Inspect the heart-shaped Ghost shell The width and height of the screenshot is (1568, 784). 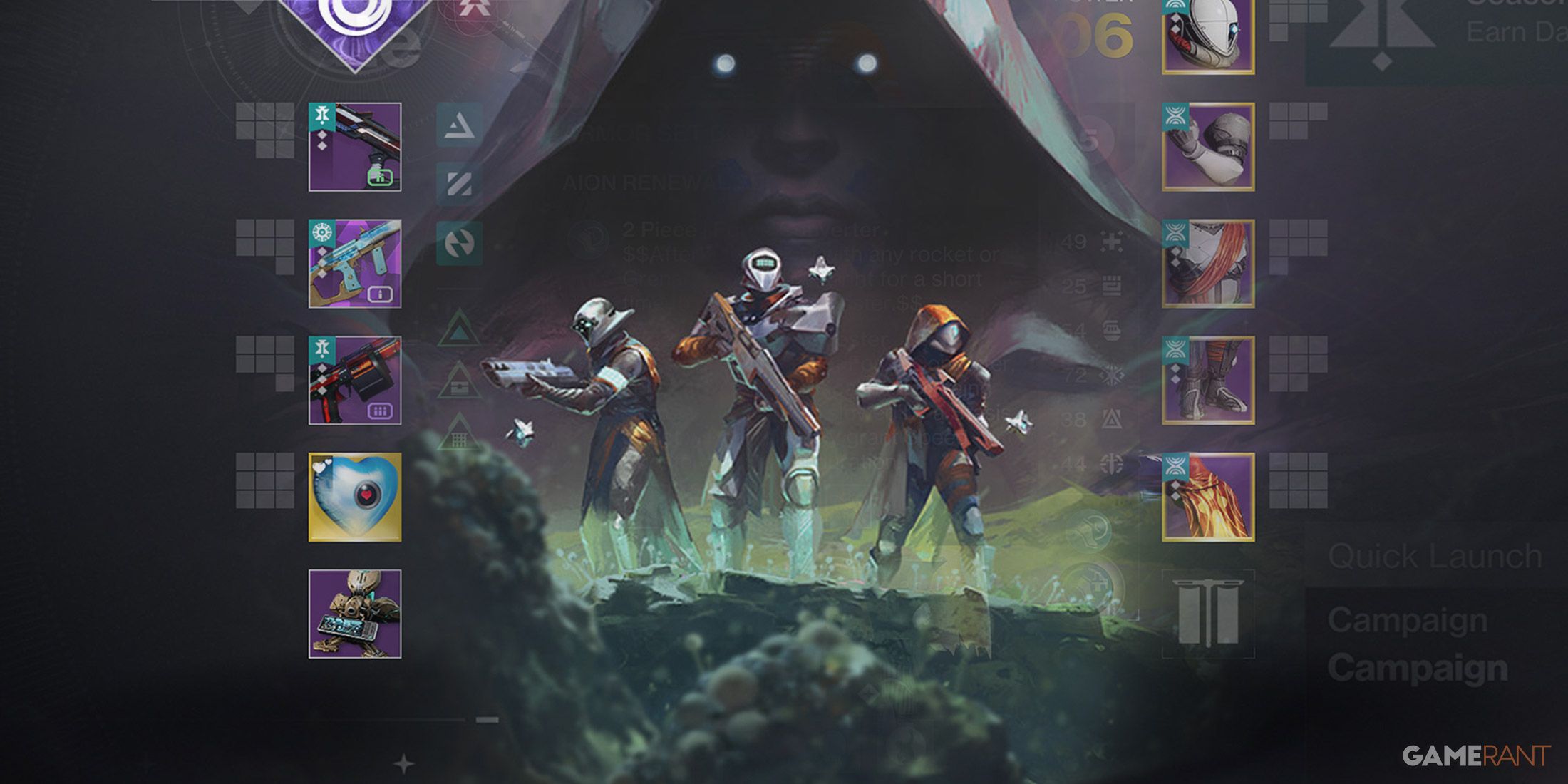point(354,497)
